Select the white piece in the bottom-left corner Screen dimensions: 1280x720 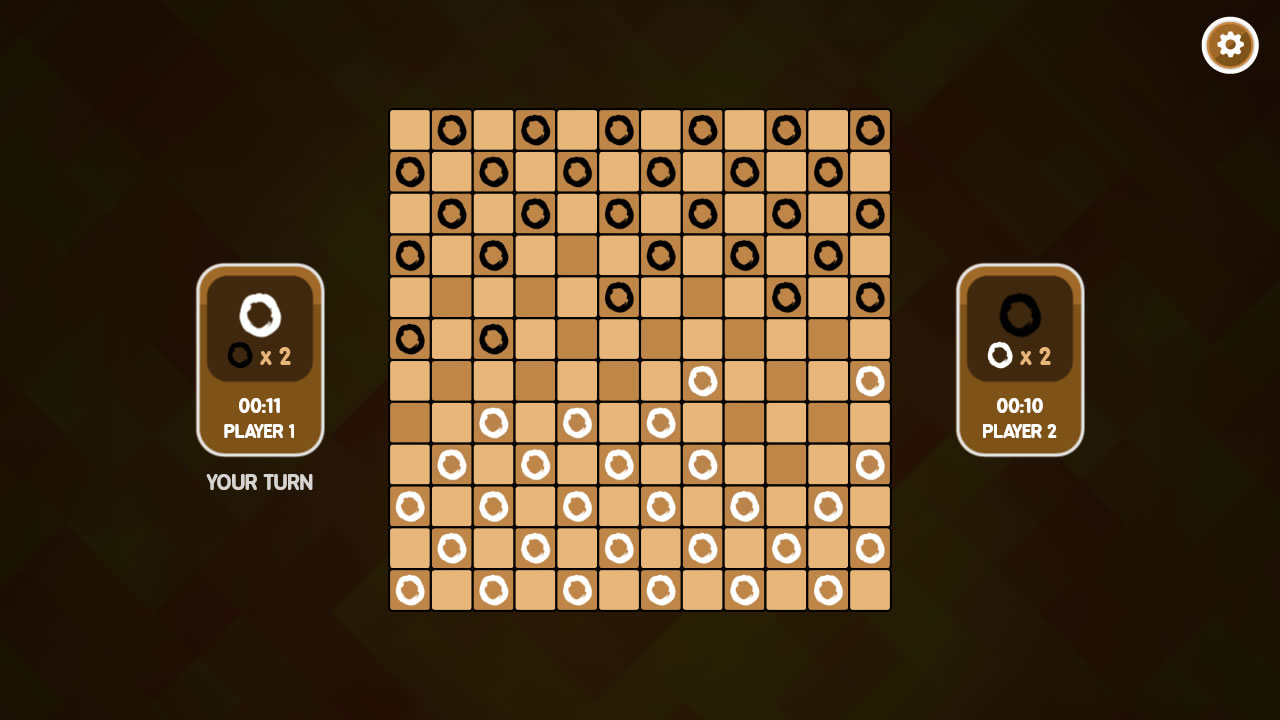(x=409, y=590)
